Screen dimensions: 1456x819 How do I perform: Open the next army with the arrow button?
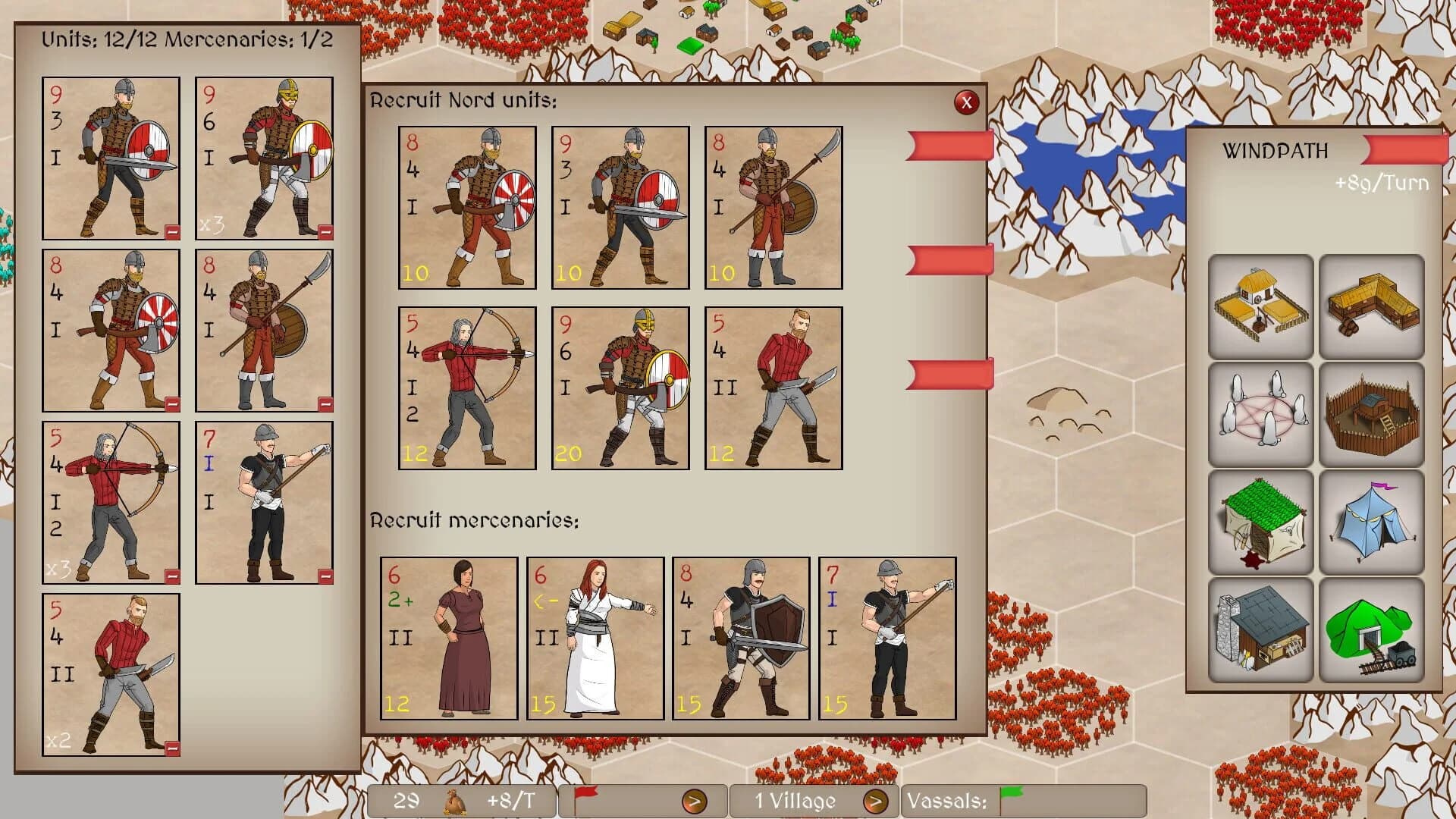695,801
